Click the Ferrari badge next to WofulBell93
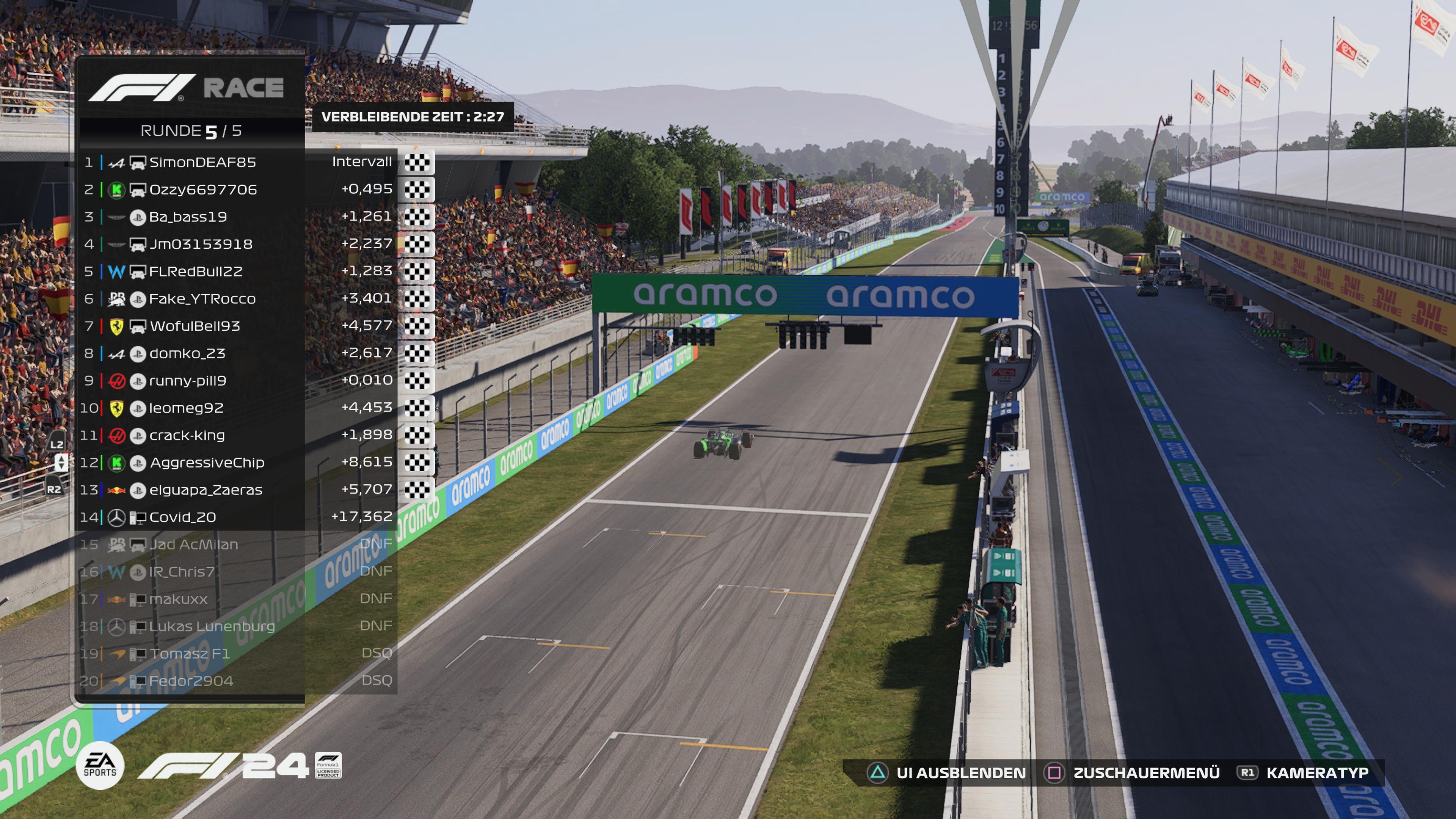This screenshot has width=1456, height=819. 116,326
